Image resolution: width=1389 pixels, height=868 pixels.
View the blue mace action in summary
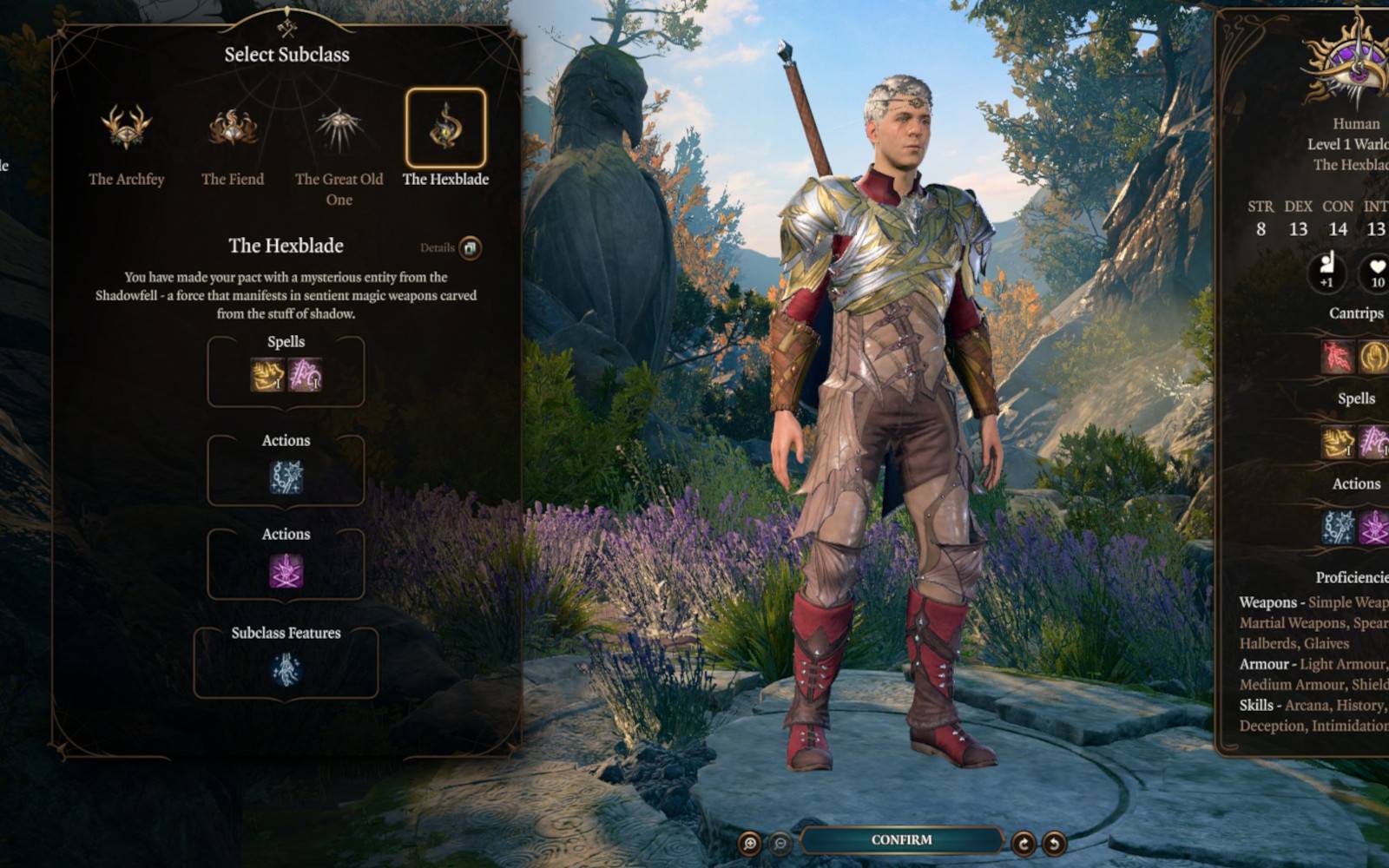(1337, 527)
